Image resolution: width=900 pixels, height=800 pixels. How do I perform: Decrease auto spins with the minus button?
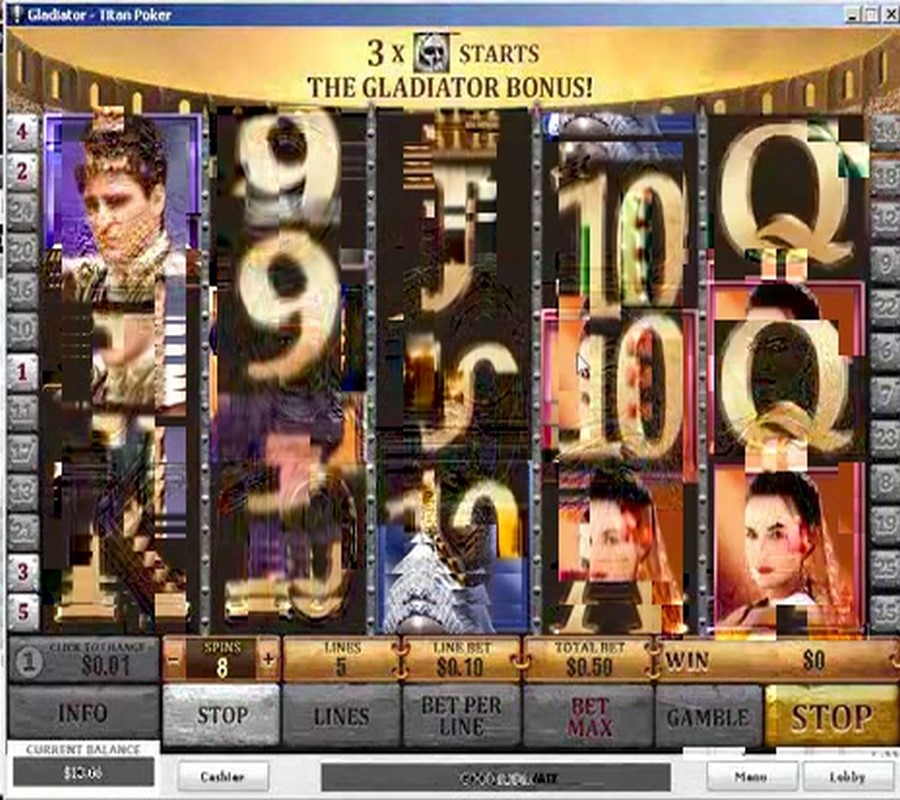pos(173,660)
